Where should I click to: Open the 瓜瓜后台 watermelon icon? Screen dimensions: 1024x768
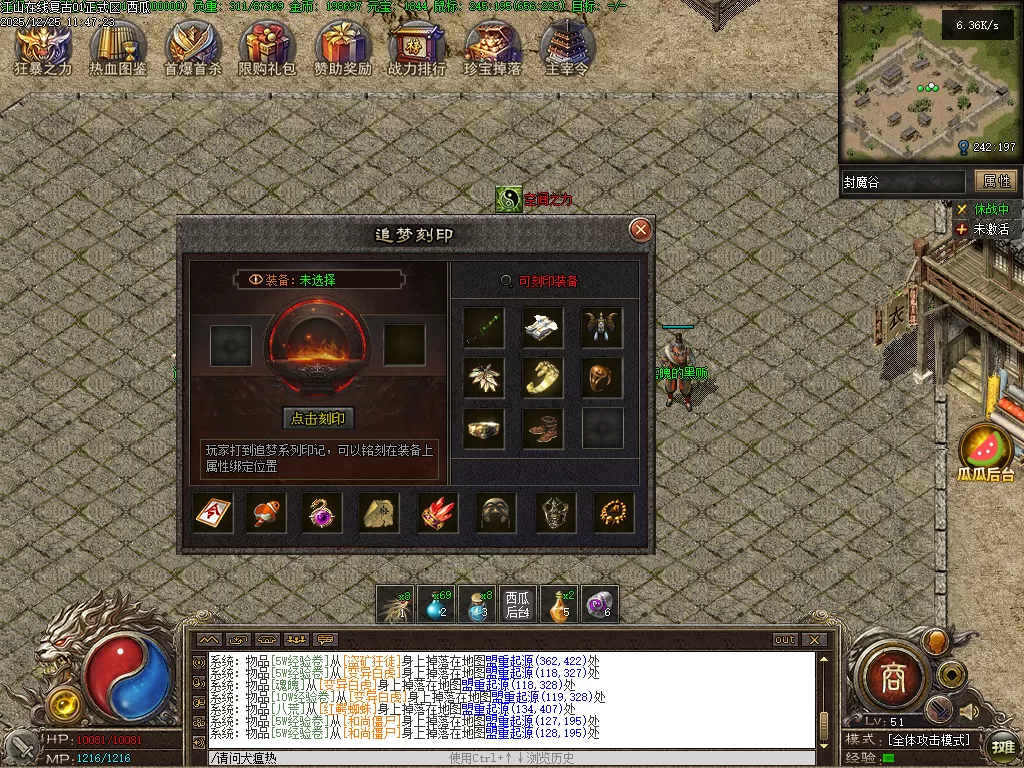986,450
